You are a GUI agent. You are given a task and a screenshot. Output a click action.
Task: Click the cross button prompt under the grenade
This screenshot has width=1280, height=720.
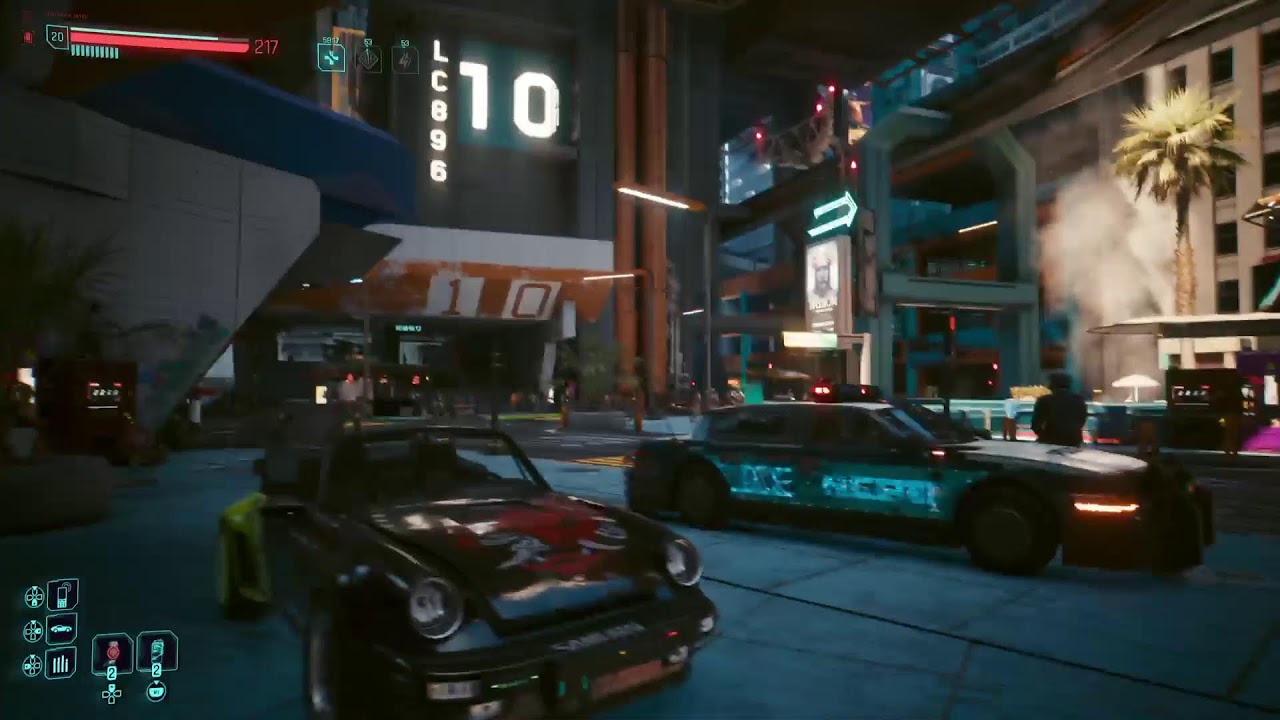pos(110,694)
